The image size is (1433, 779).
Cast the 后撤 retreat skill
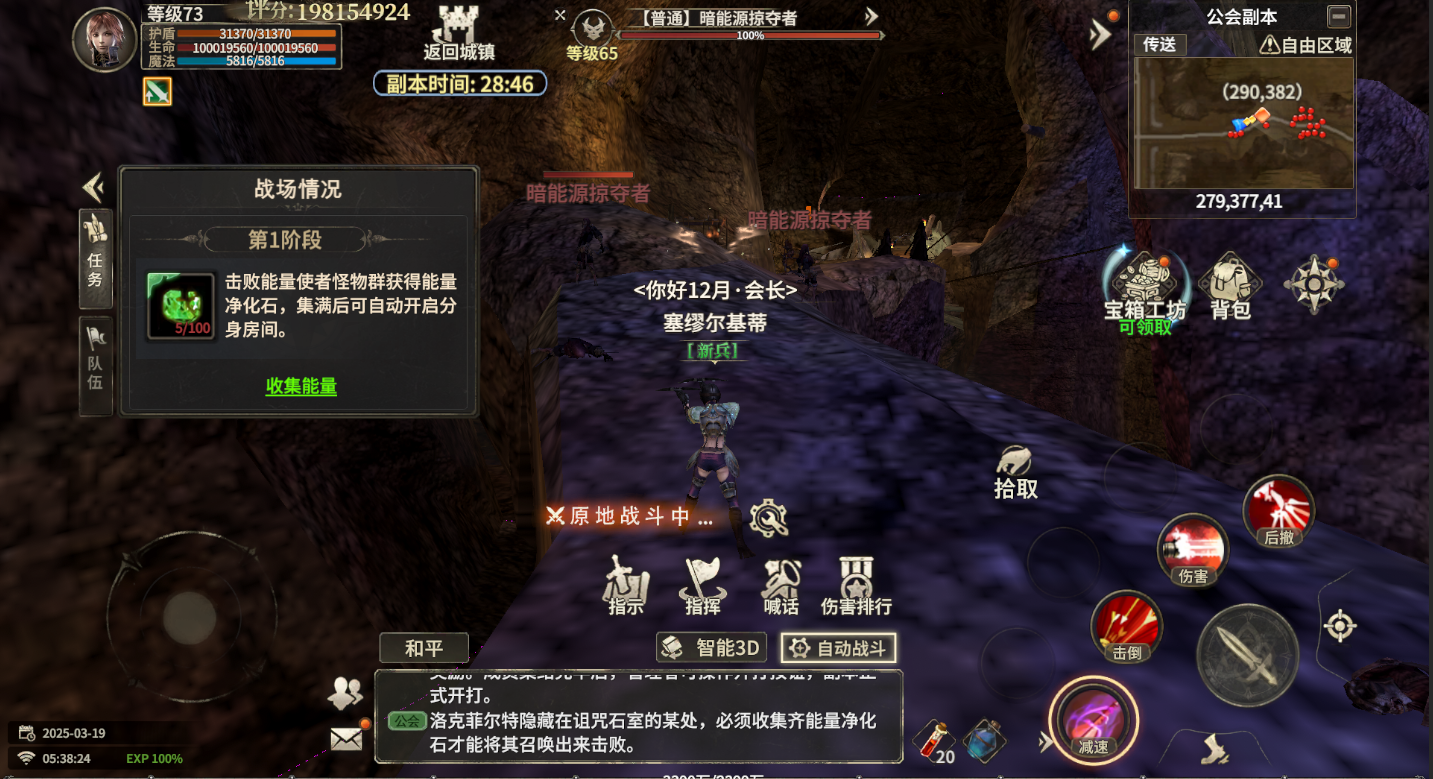1279,510
